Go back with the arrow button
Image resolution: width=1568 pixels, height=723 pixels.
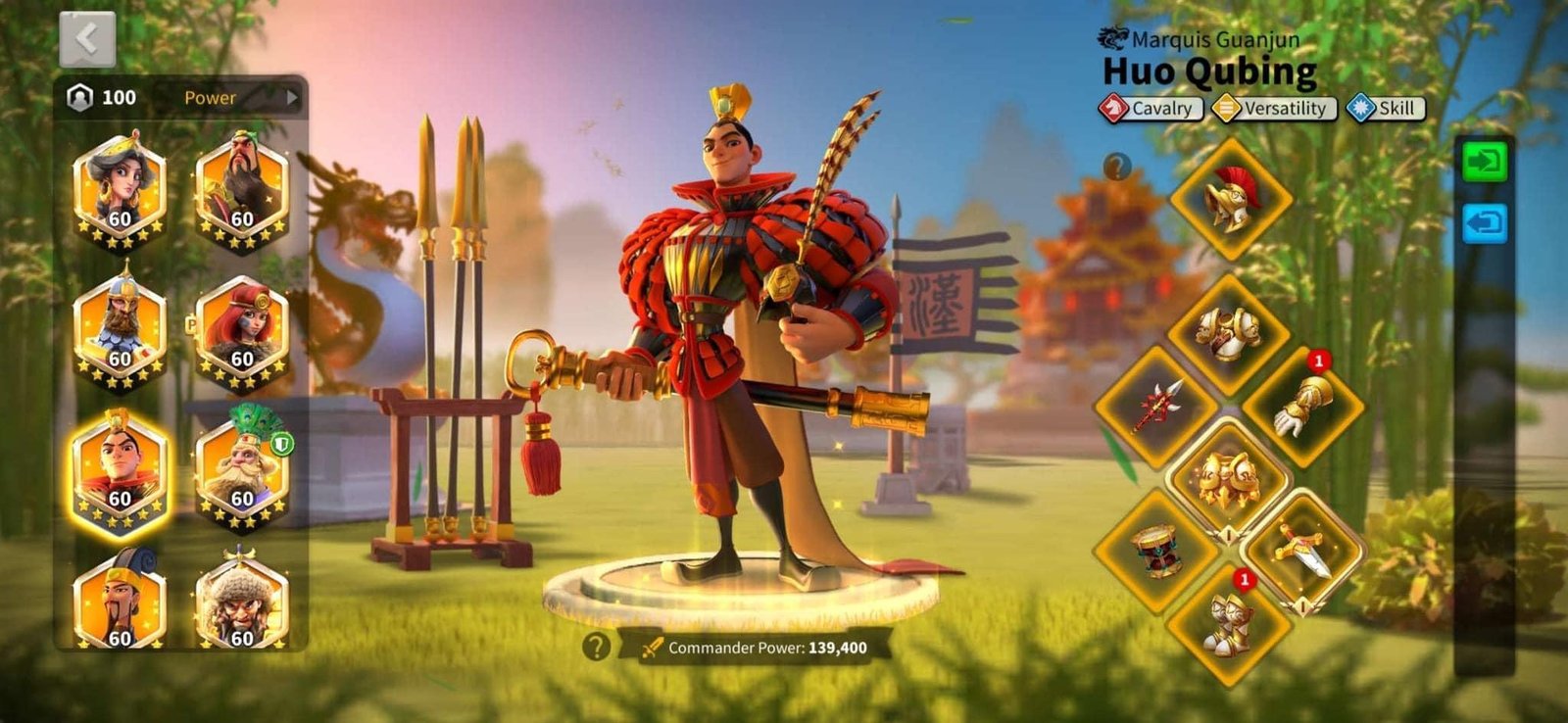click(87, 39)
